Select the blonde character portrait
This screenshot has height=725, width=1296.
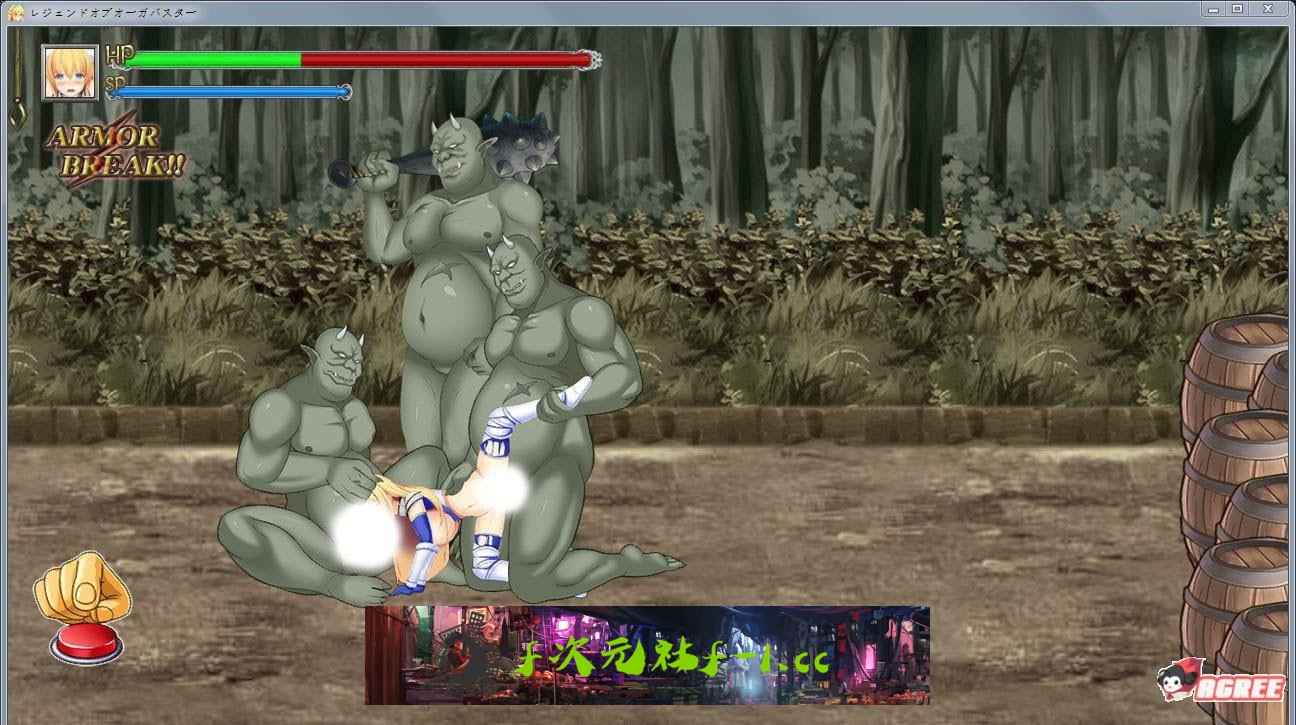(70, 73)
